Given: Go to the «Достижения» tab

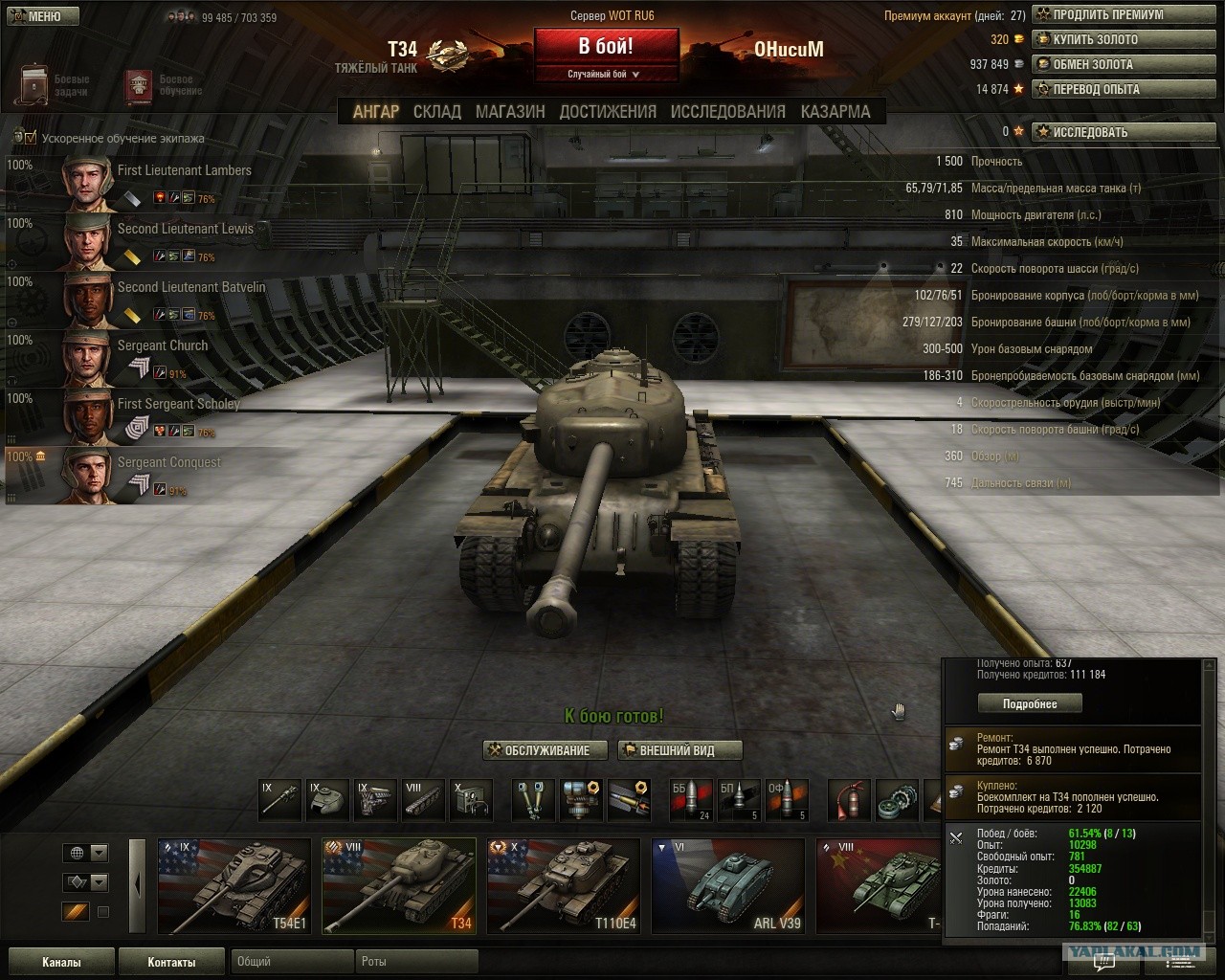Looking at the screenshot, I should pyautogui.click(x=608, y=112).
